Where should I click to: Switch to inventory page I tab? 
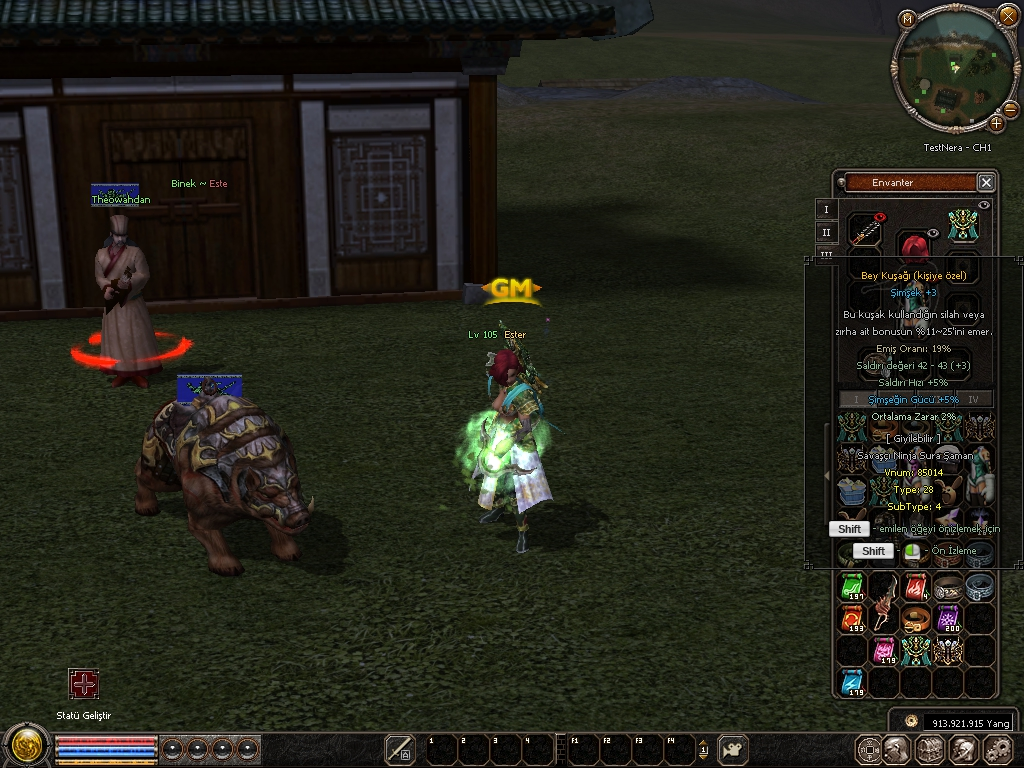click(x=826, y=209)
